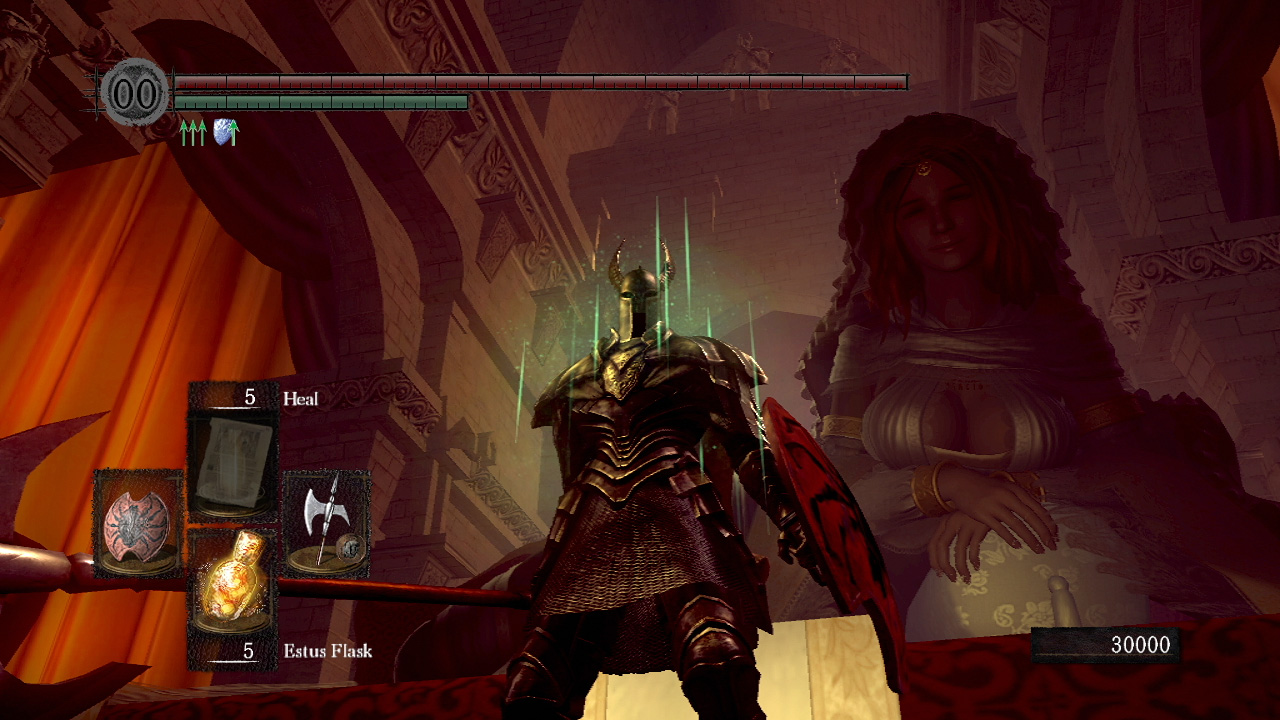Click the humanity counter emblem
The width and height of the screenshot is (1280, 720).
click(135, 93)
